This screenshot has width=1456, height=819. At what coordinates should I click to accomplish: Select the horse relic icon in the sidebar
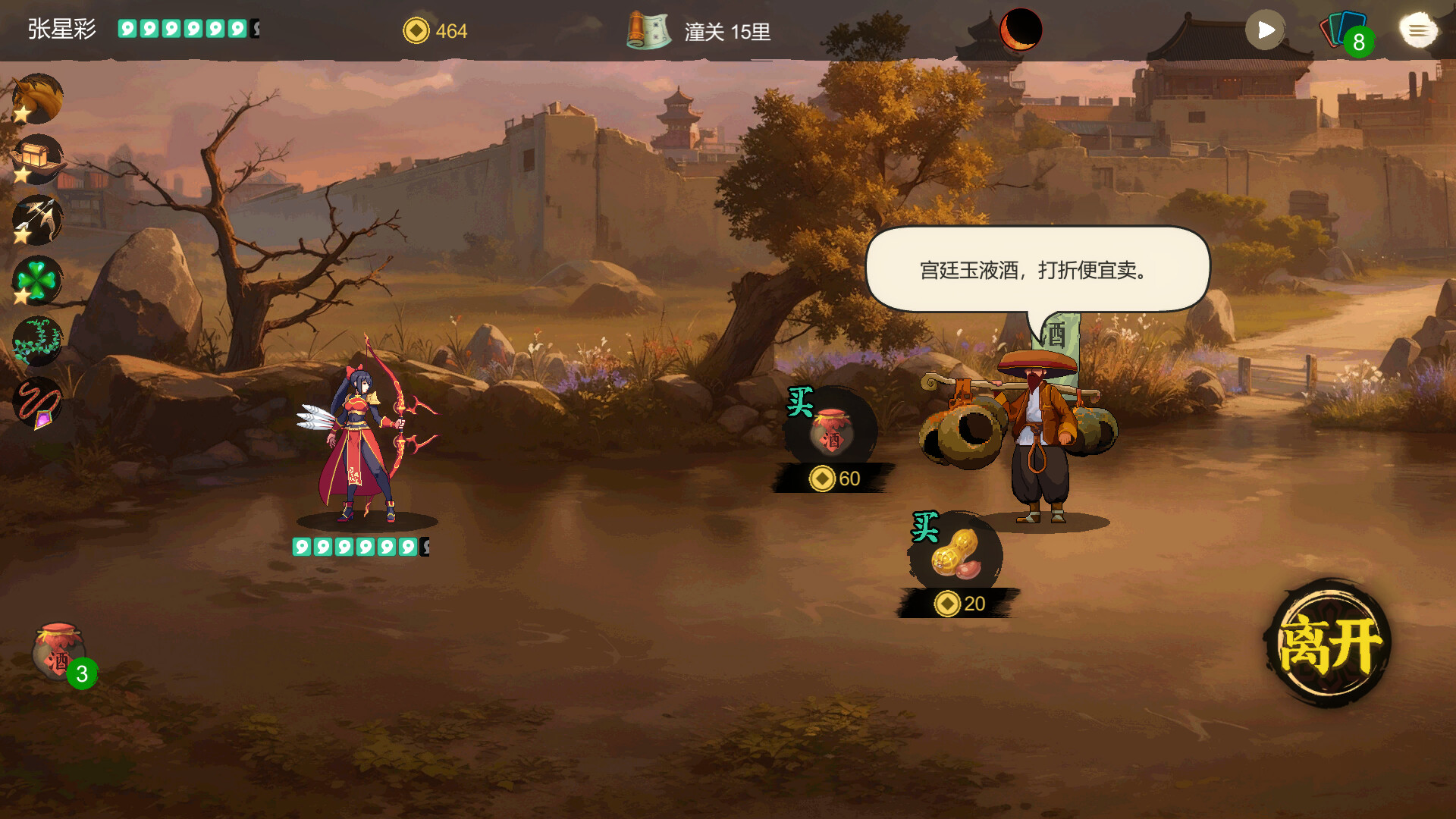[x=37, y=98]
